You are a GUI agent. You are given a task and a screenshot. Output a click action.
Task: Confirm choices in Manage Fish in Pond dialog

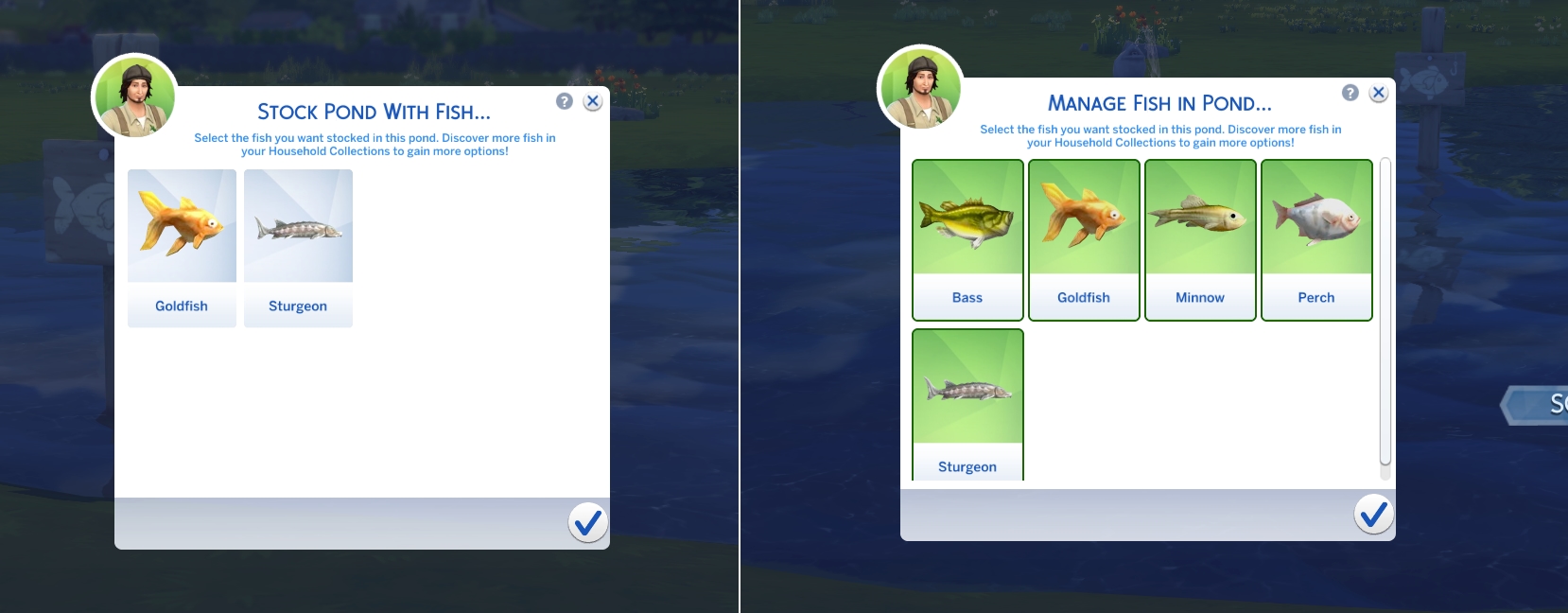click(x=1373, y=514)
